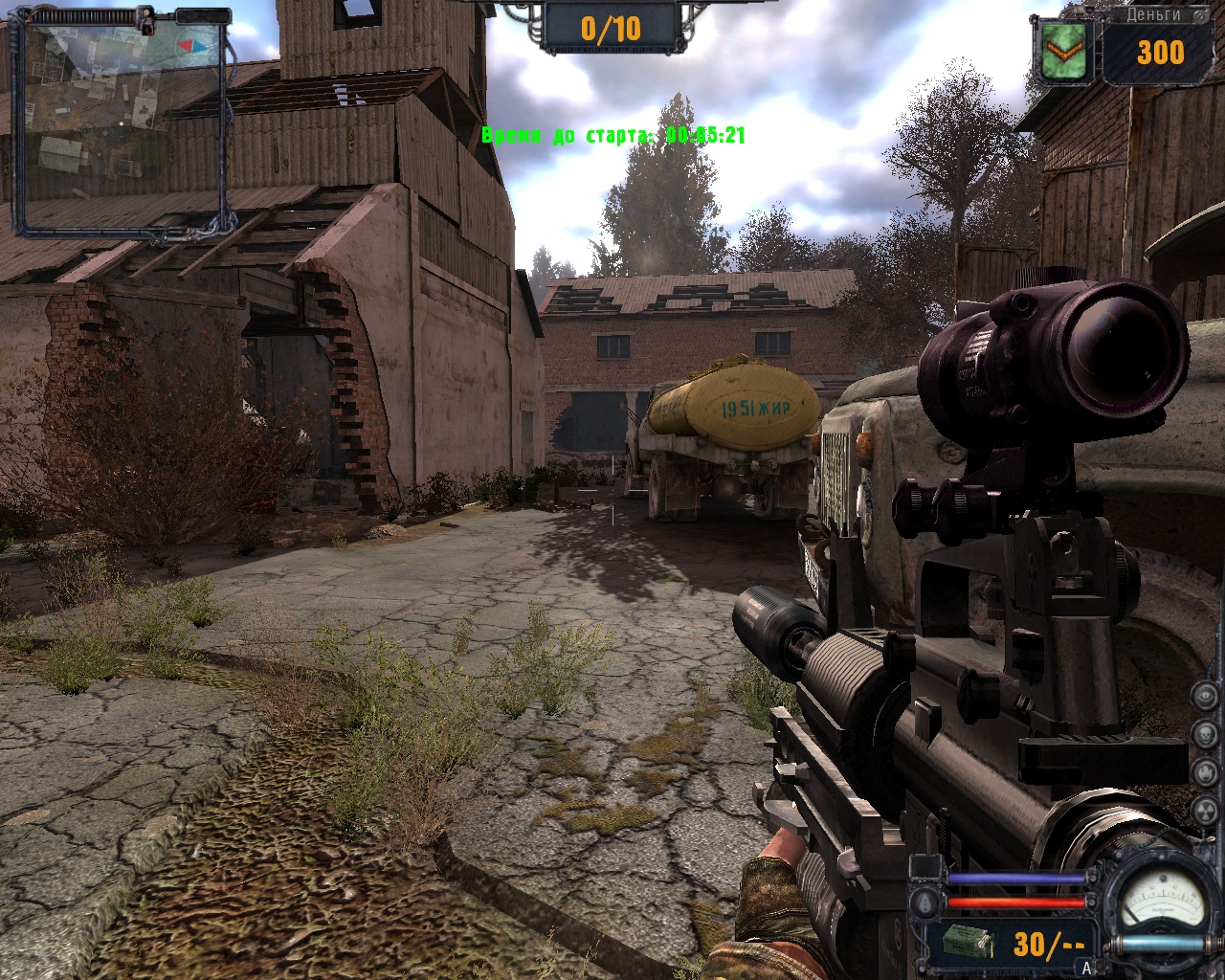1225x980 pixels.
Task: Click the bullet icon beside the red bar
Action: 924,902
